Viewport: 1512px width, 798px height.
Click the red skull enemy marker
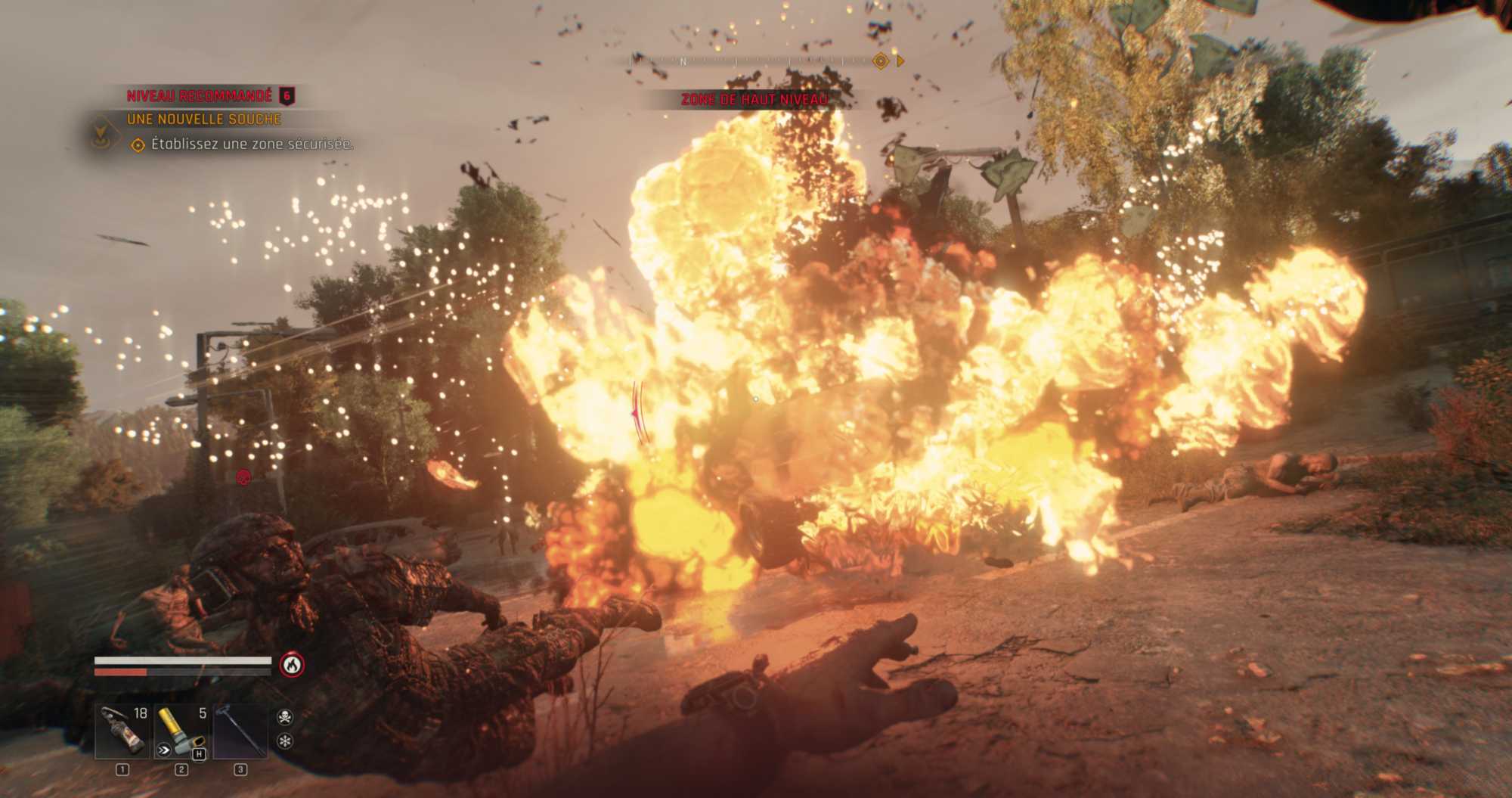[x=243, y=477]
